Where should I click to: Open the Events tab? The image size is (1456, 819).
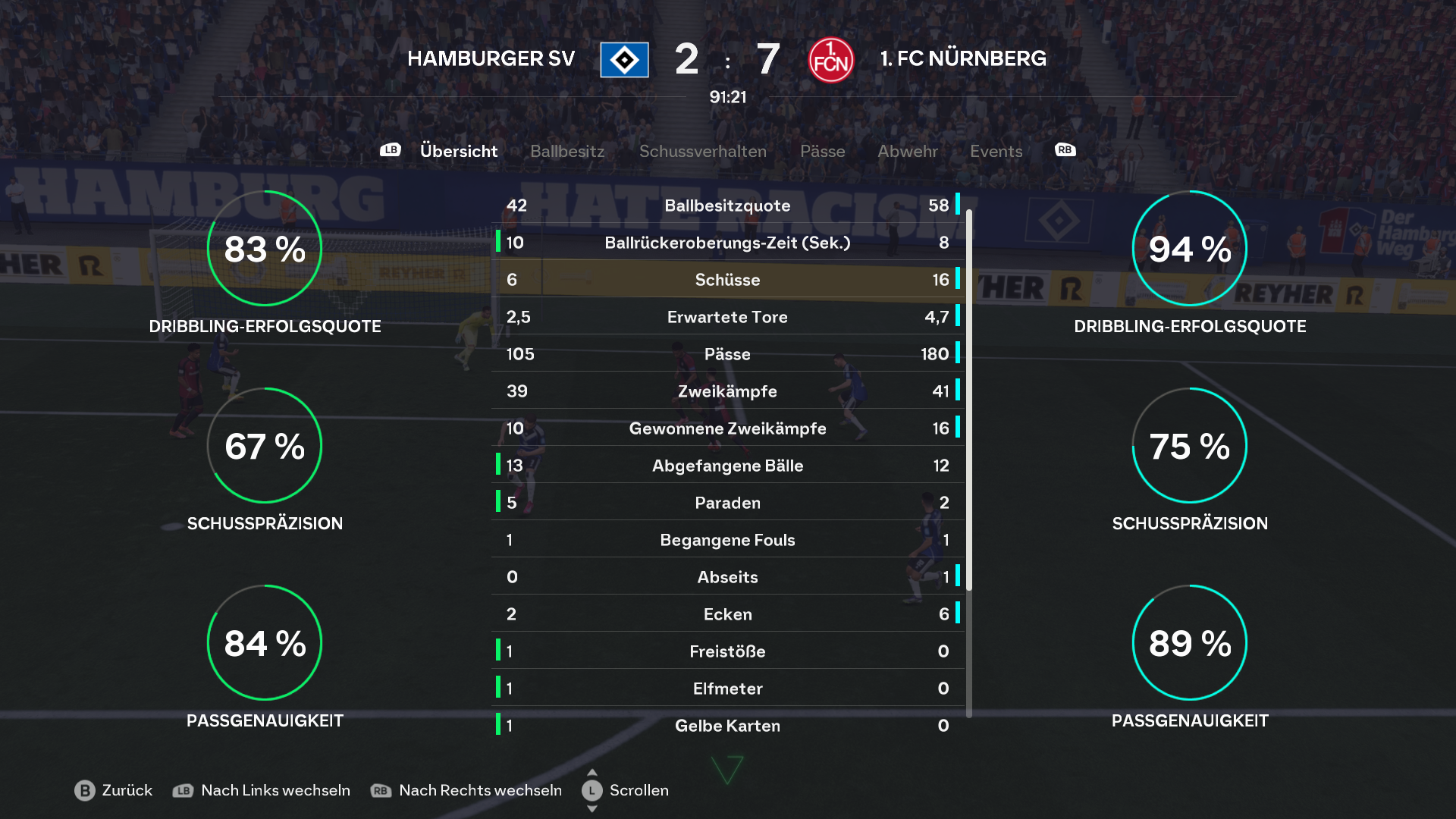click(x=996, y=151)
